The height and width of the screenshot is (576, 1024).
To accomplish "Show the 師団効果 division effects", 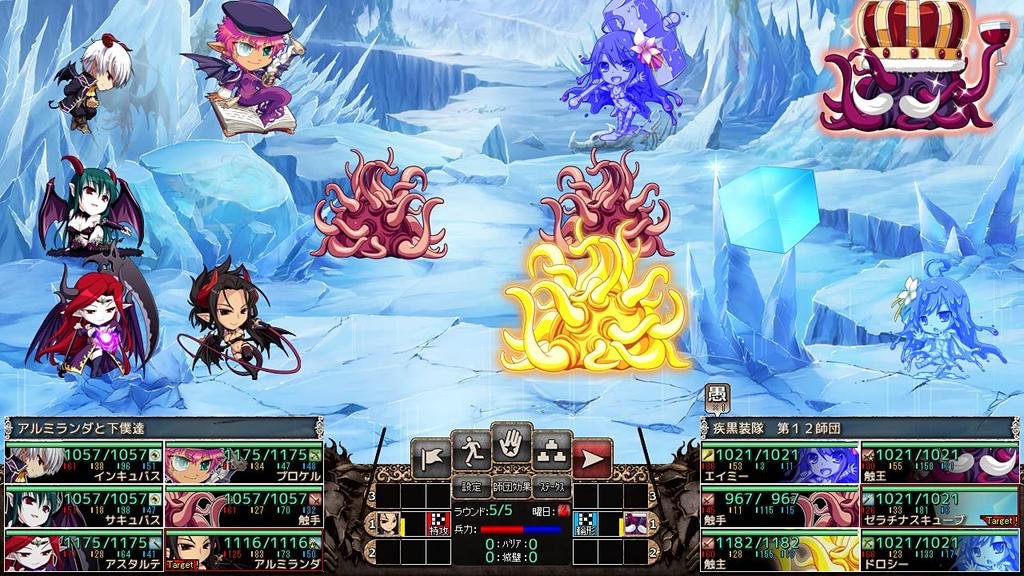I will click(511, 488).
